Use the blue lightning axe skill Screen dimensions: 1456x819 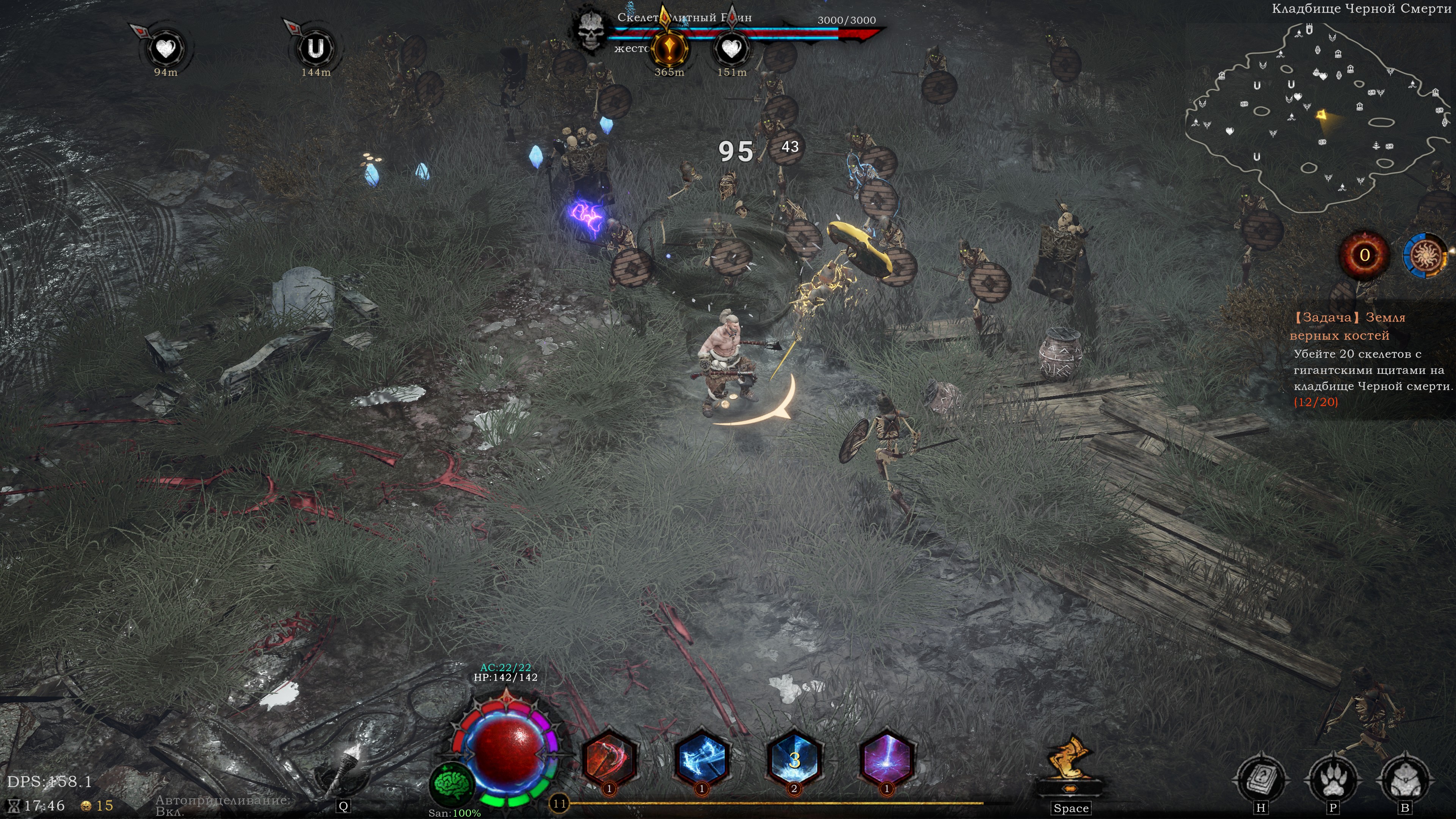tap(701, 759)
